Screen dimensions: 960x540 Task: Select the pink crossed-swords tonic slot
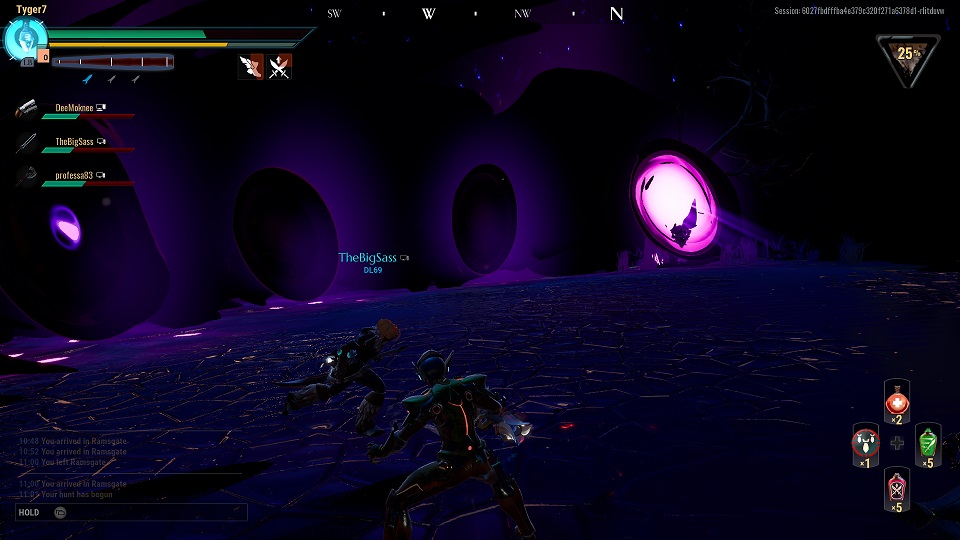click(897, 489)
